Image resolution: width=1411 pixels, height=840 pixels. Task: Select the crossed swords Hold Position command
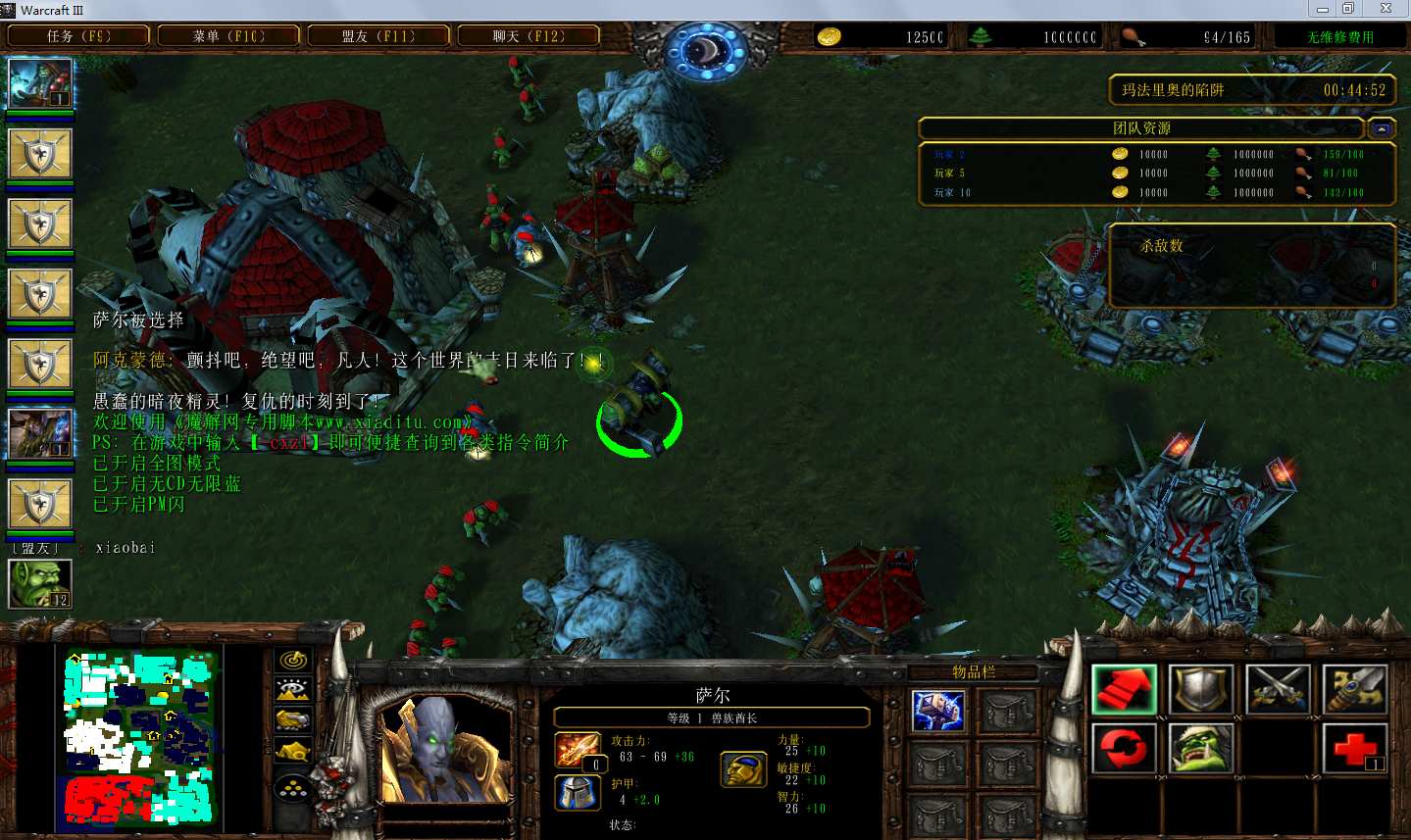click(x=1278, y=689)
